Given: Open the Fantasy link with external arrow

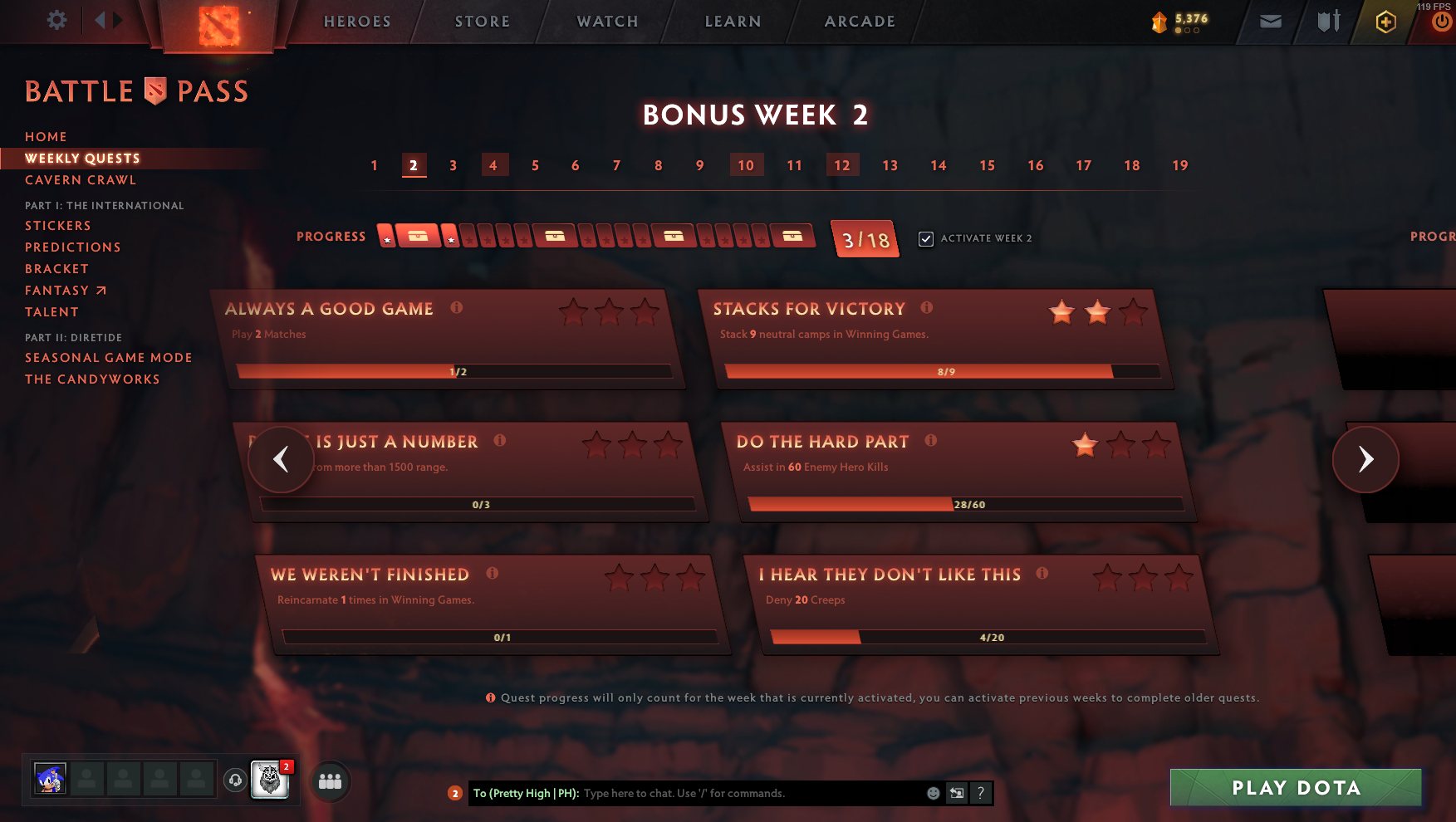Looking at the screenshot, I should point(66,291).
